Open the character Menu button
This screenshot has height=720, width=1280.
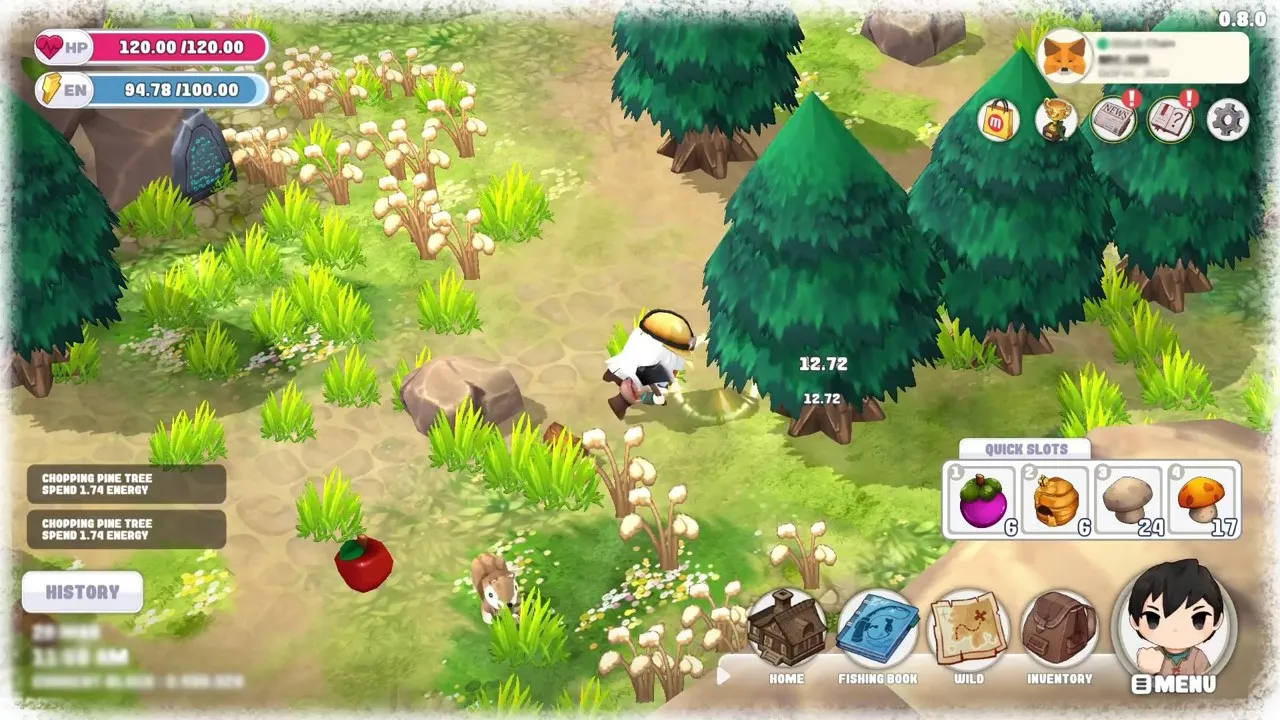pos(1175,625)
